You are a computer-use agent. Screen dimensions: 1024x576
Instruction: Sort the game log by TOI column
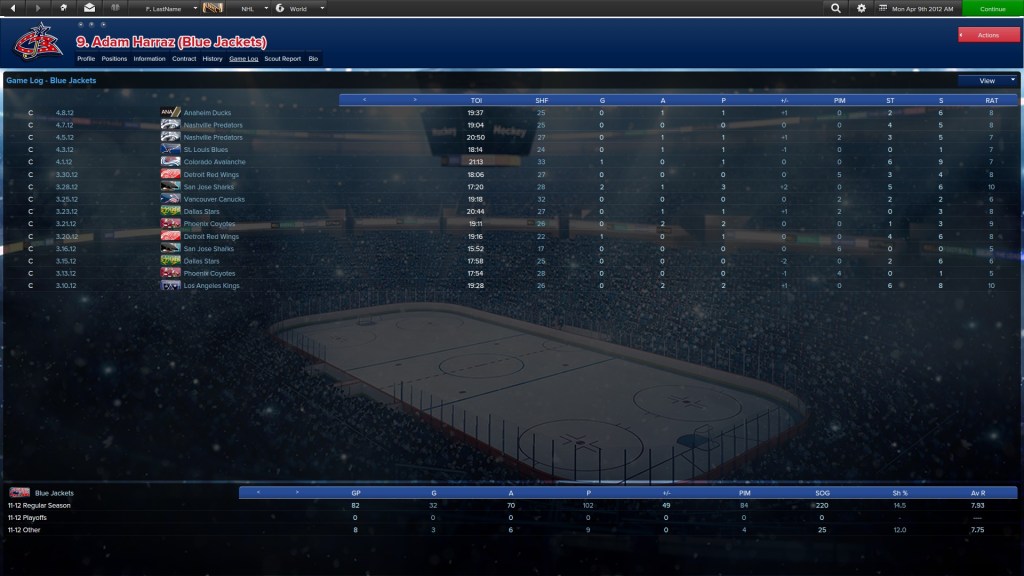coord(476,100)
